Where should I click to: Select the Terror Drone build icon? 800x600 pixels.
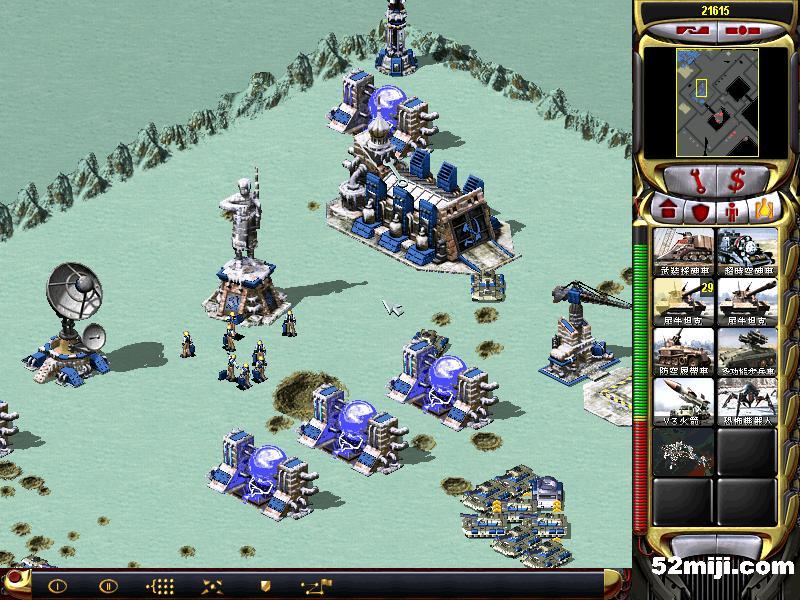(745, 401)
